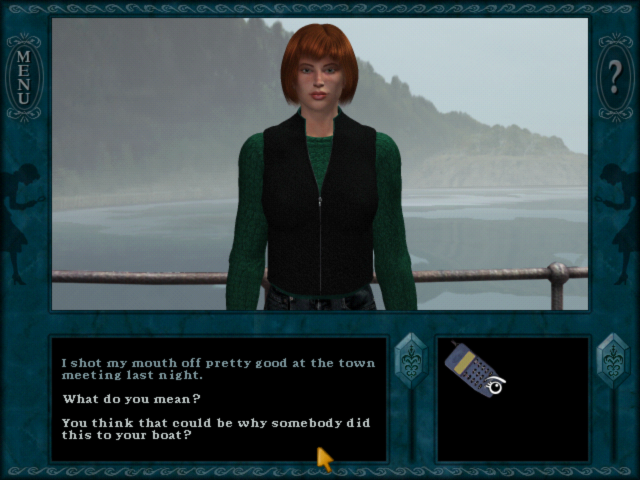
Task: Click the scroll handle beside the dialogue text
Action: coord(411,362)
